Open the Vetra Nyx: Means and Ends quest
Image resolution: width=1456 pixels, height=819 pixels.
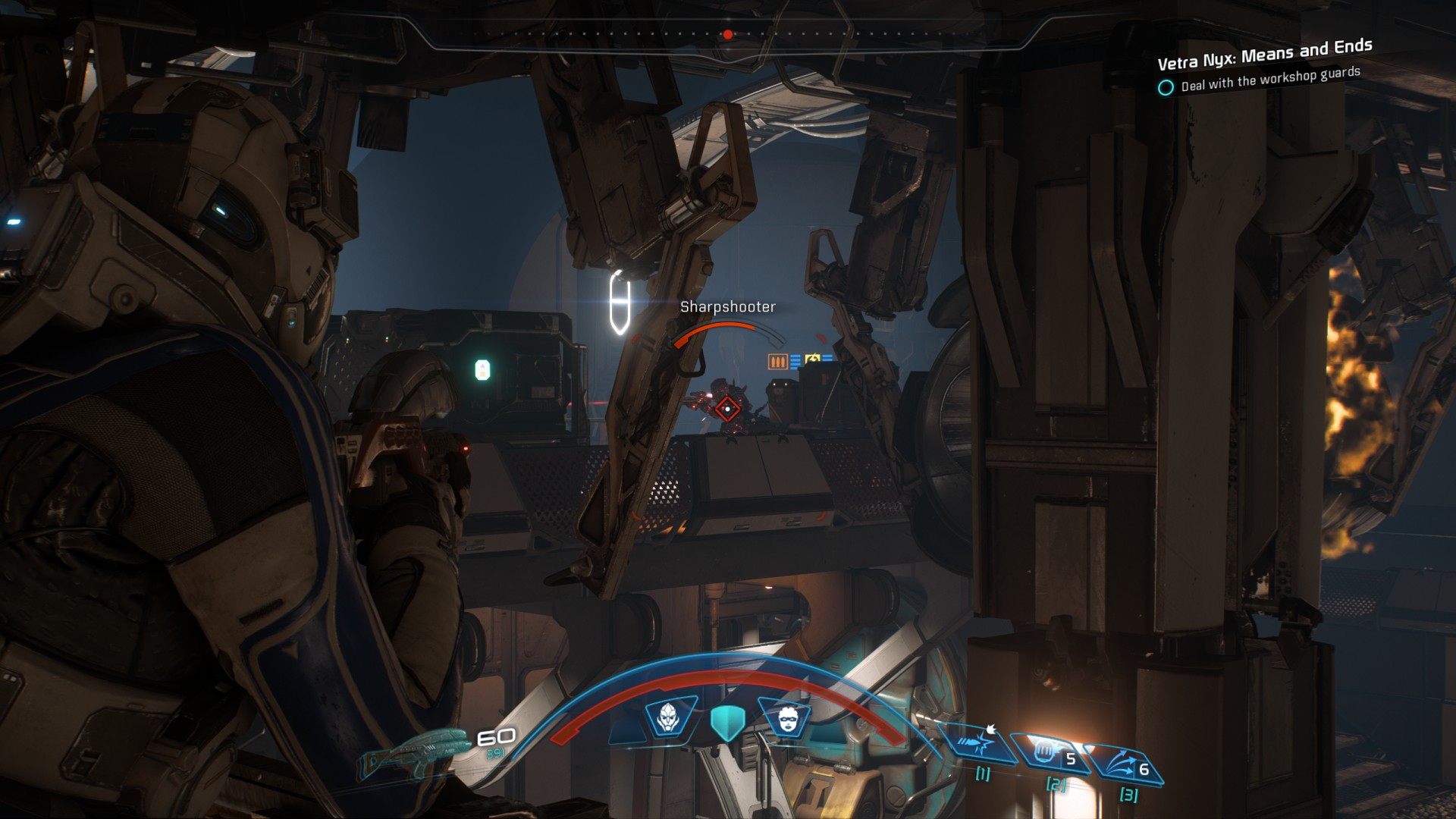[1264, 52]
